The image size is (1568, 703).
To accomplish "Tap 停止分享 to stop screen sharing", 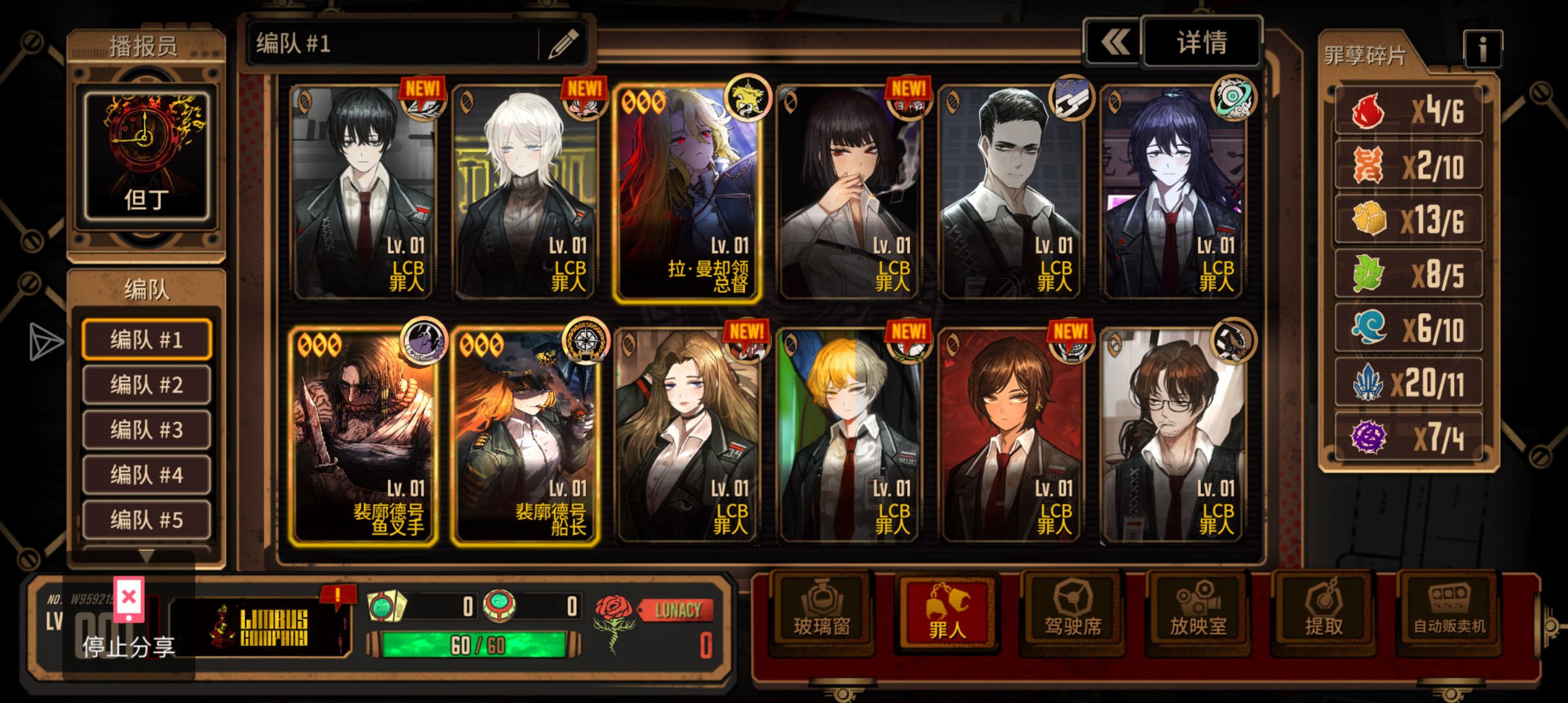I will [129, 644].
